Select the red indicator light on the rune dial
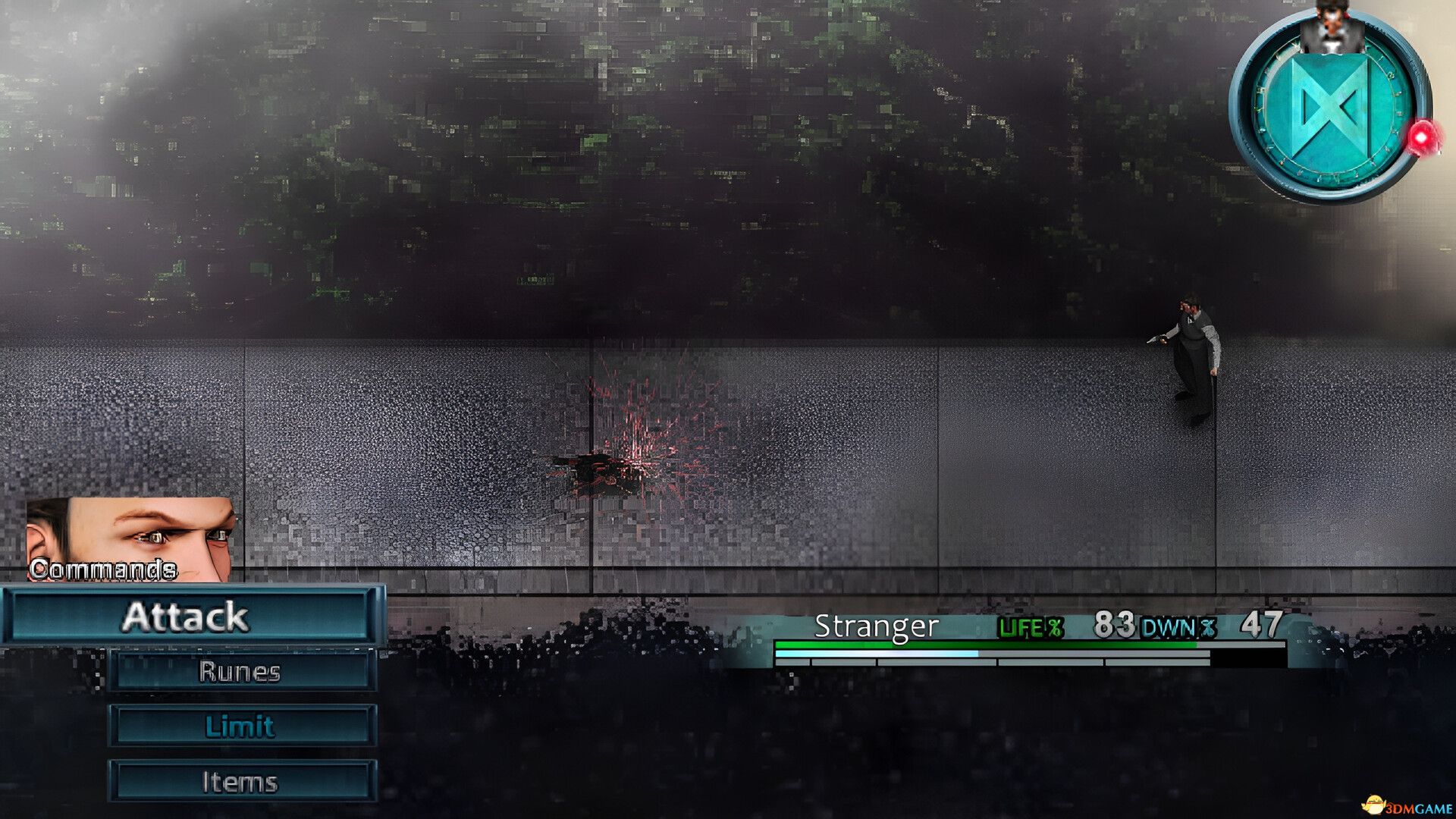The width and height of the screenshot is (1456, 819). [1420, 137]
